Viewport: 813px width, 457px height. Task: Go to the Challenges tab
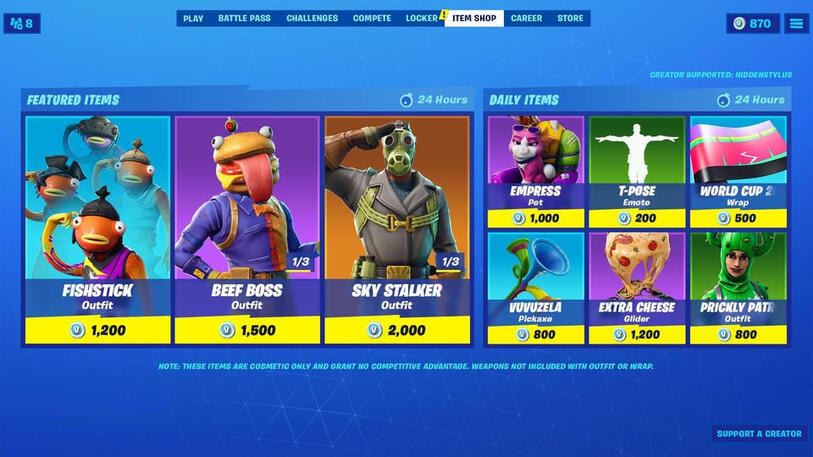312,18
